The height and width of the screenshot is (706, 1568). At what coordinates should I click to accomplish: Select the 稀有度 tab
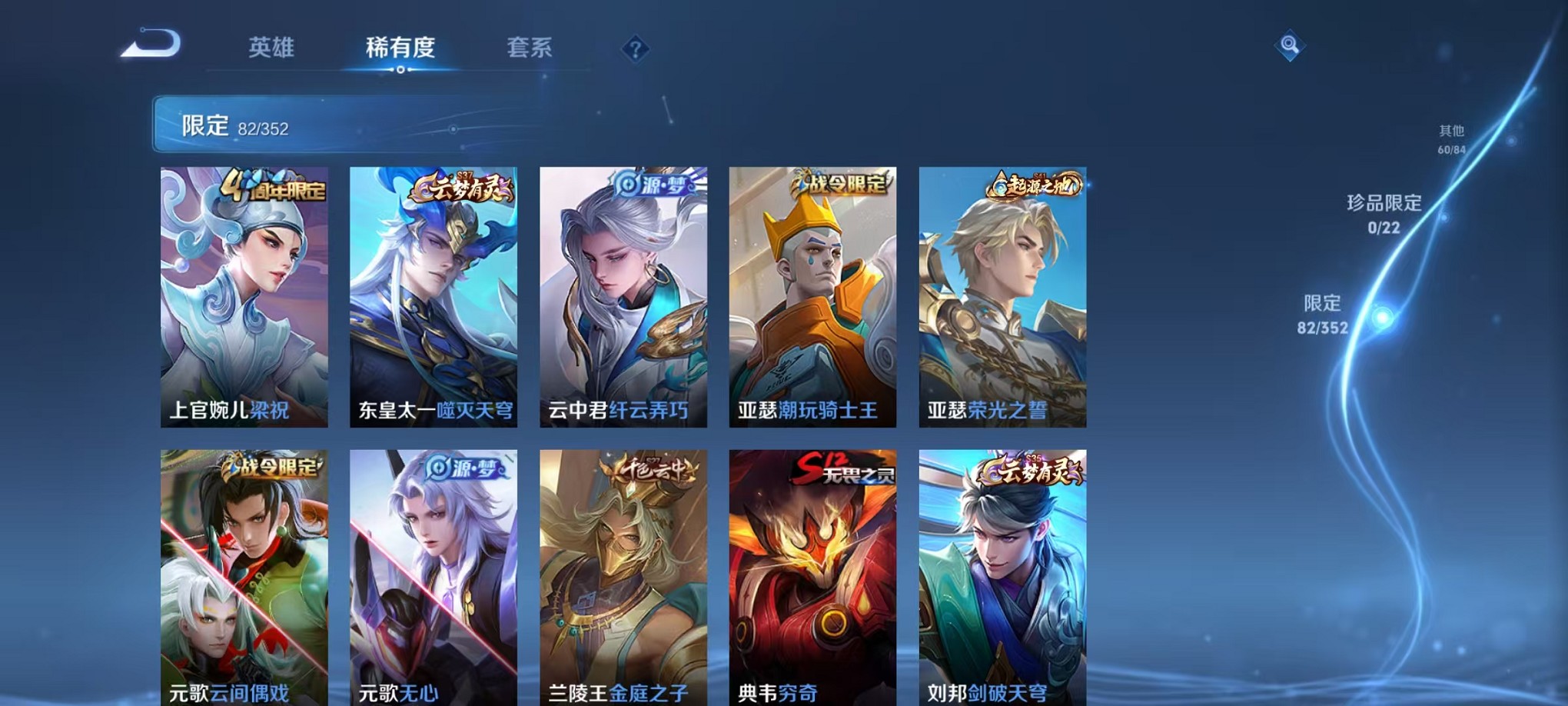pos(401,48)
